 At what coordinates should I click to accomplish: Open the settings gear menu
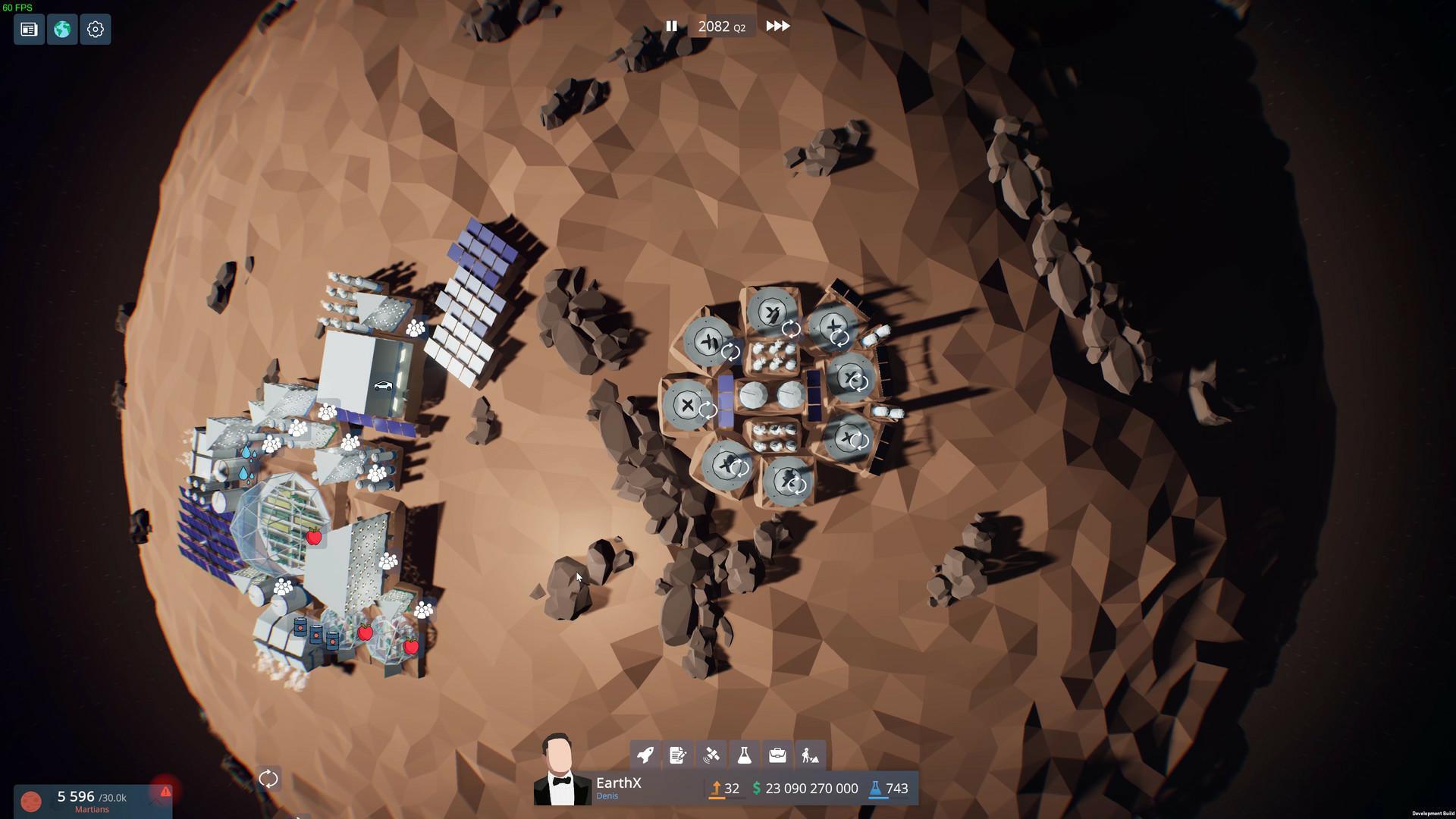[x=95, y=29]
